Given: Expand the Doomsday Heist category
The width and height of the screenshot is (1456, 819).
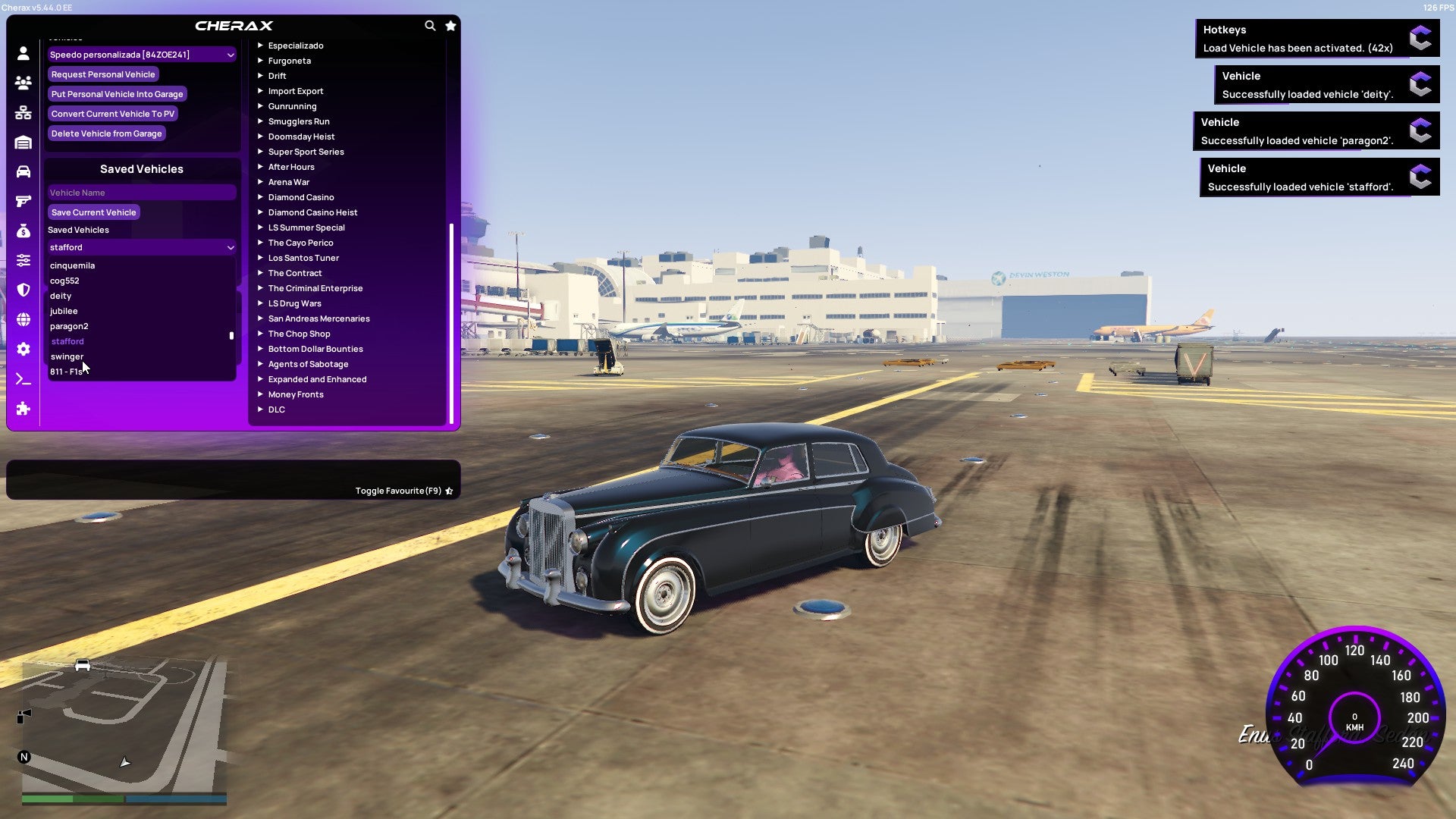Looking at the screenshot, I should [300, 136].
